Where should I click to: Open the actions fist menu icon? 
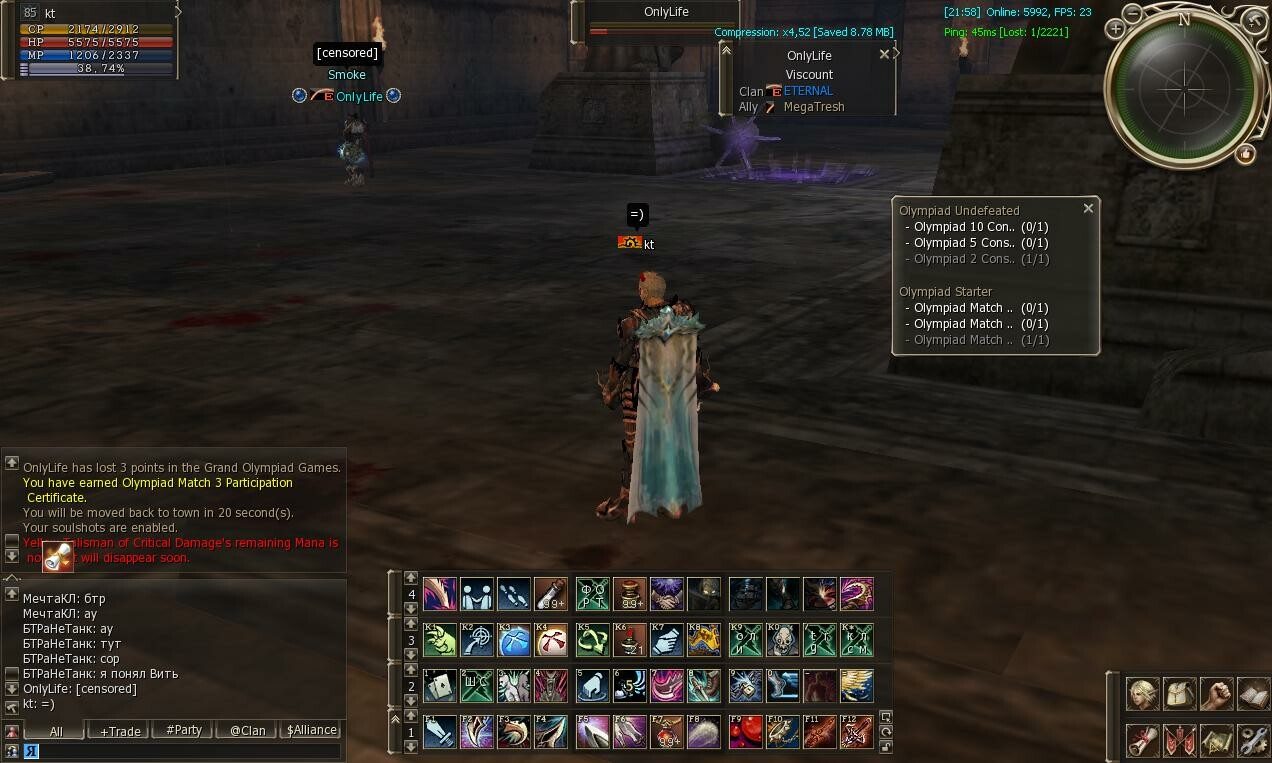coord(1216,693)
